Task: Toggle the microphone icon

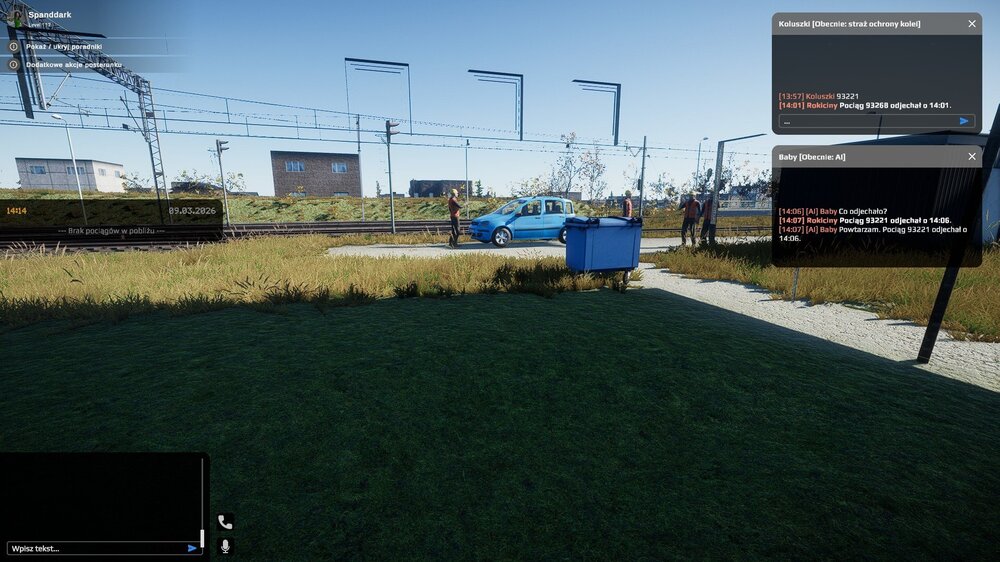Action: coord(225,546)
